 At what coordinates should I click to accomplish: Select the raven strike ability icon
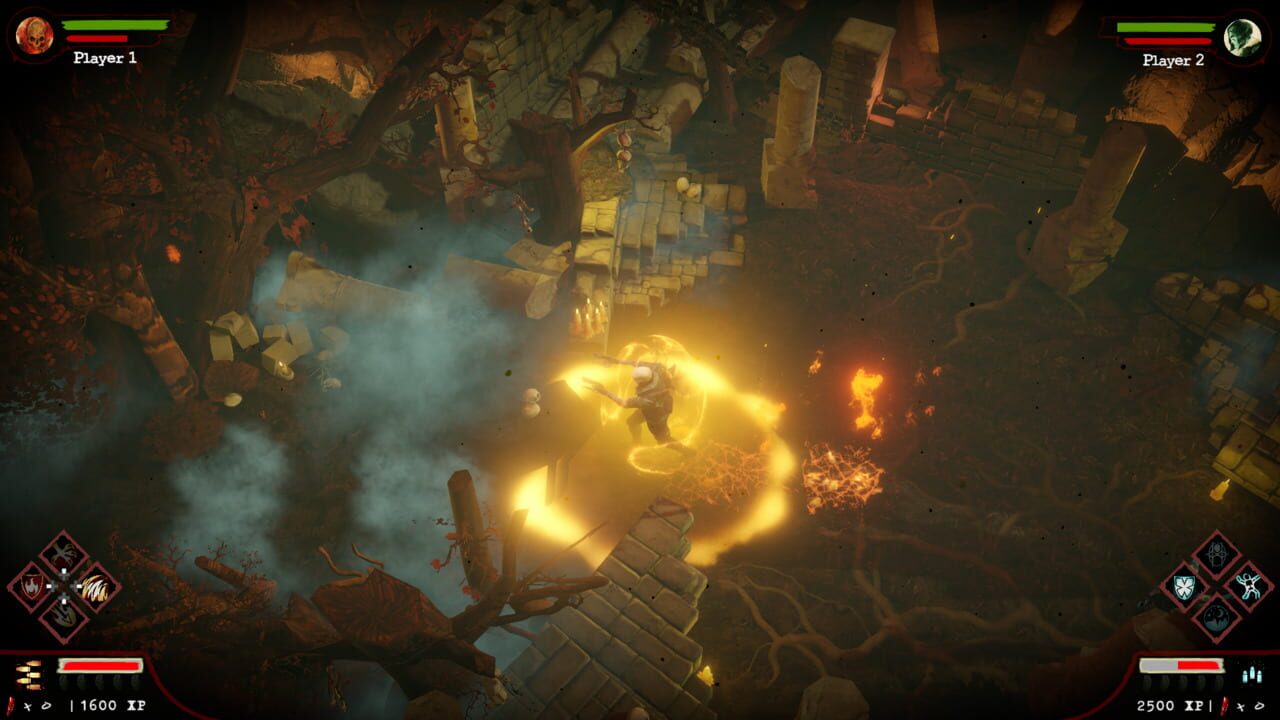click(64, 552)
